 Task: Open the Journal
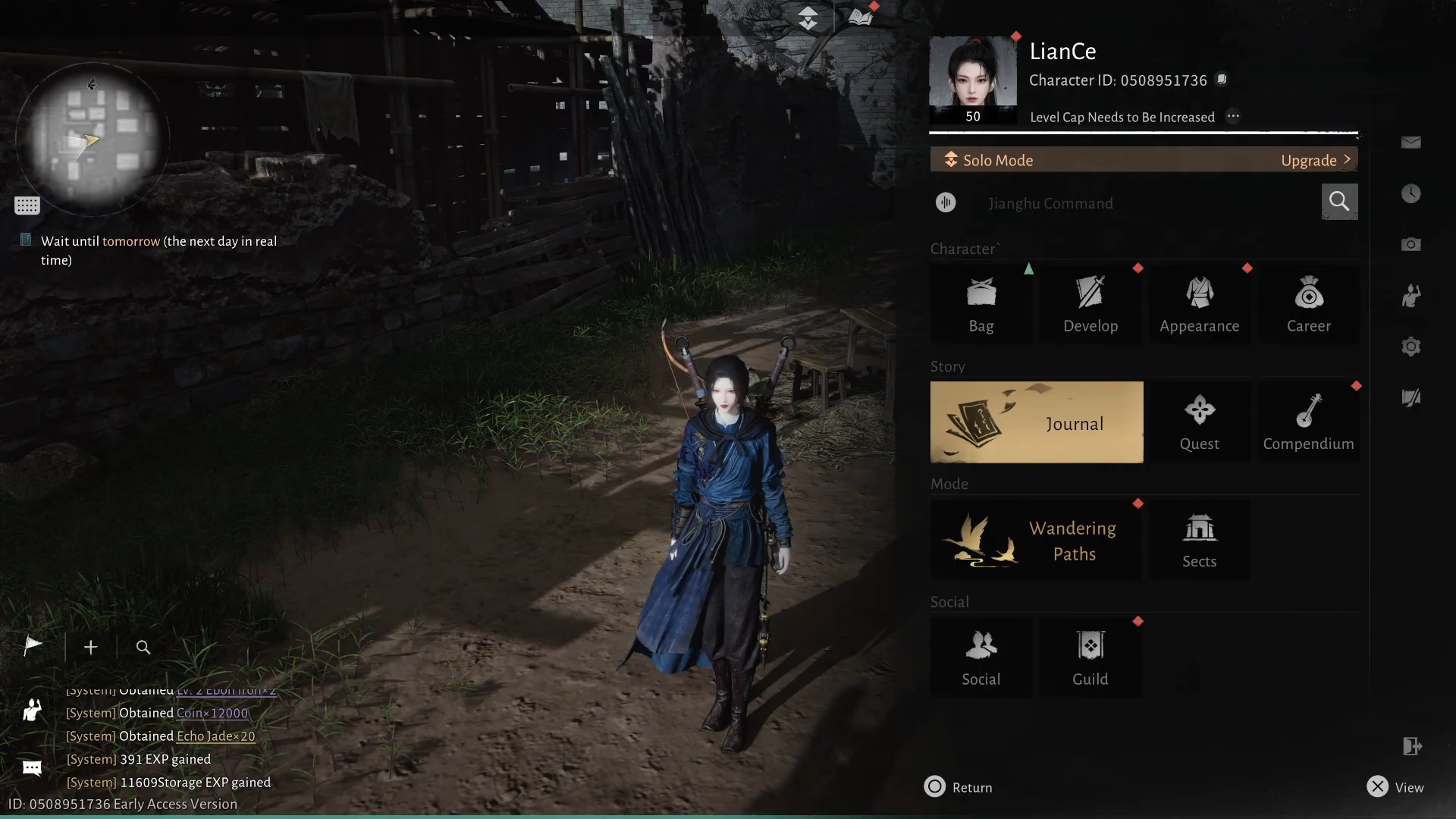pyautogui.click(x=1036, y=422)
